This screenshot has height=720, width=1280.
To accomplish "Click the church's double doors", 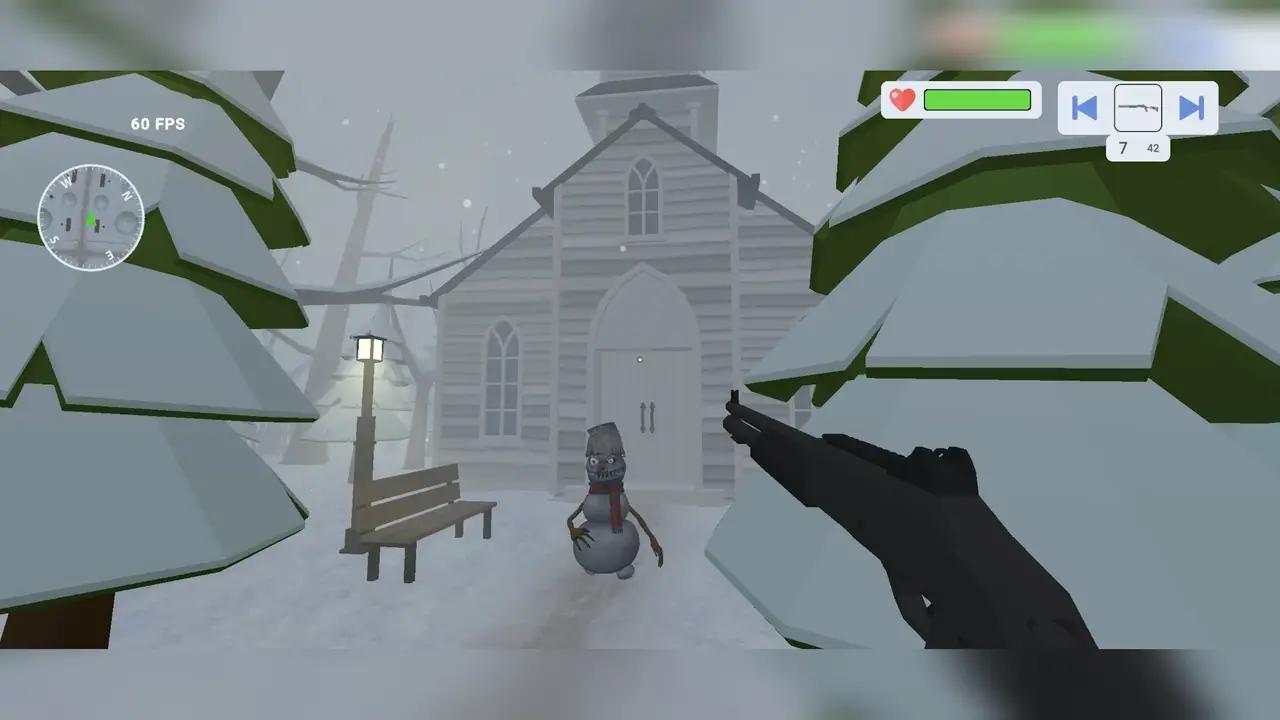I will 645,420.
